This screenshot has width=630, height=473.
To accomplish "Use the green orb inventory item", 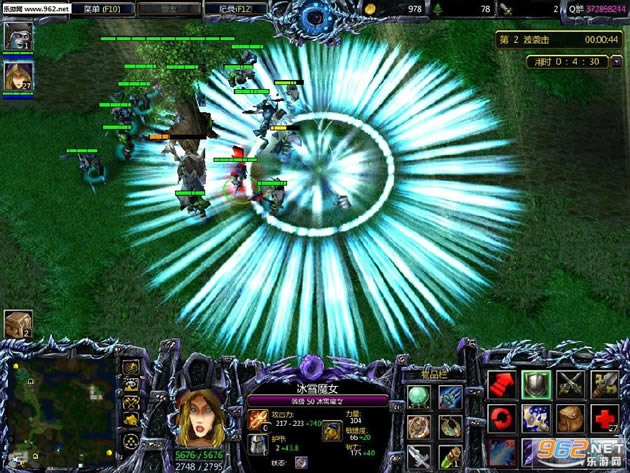I will point(421,399).
